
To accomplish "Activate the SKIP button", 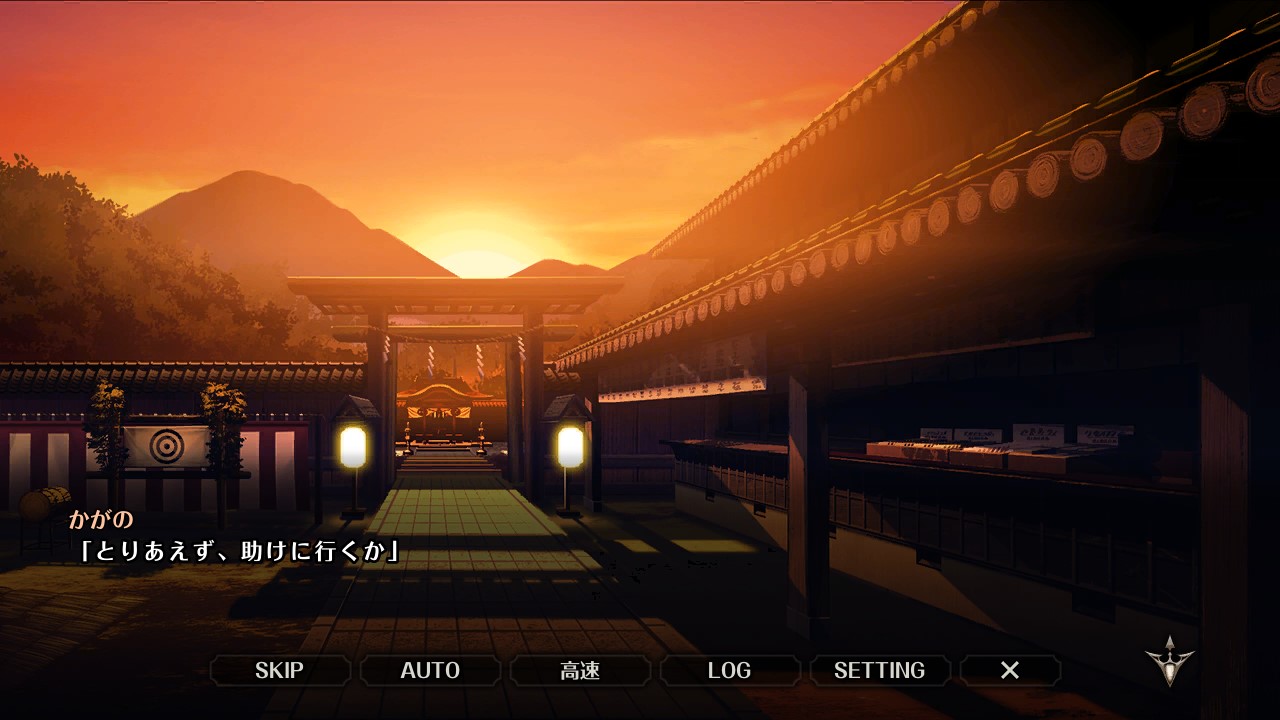I will tap(280, 670).
